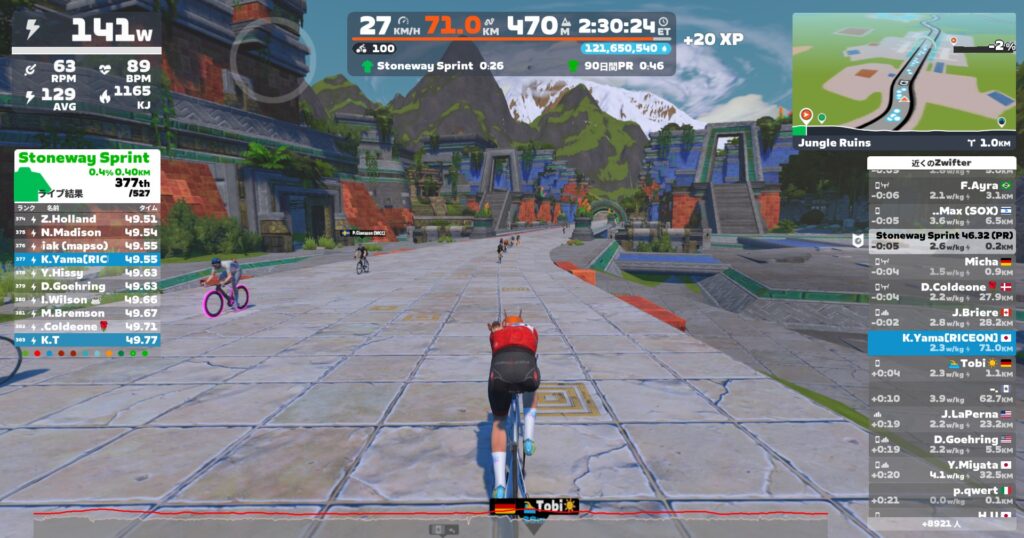1024x538 pixels.
Task: Choose Y.Miyata in the nearby list
Action: pyautogui.click(x=942, y=469)
